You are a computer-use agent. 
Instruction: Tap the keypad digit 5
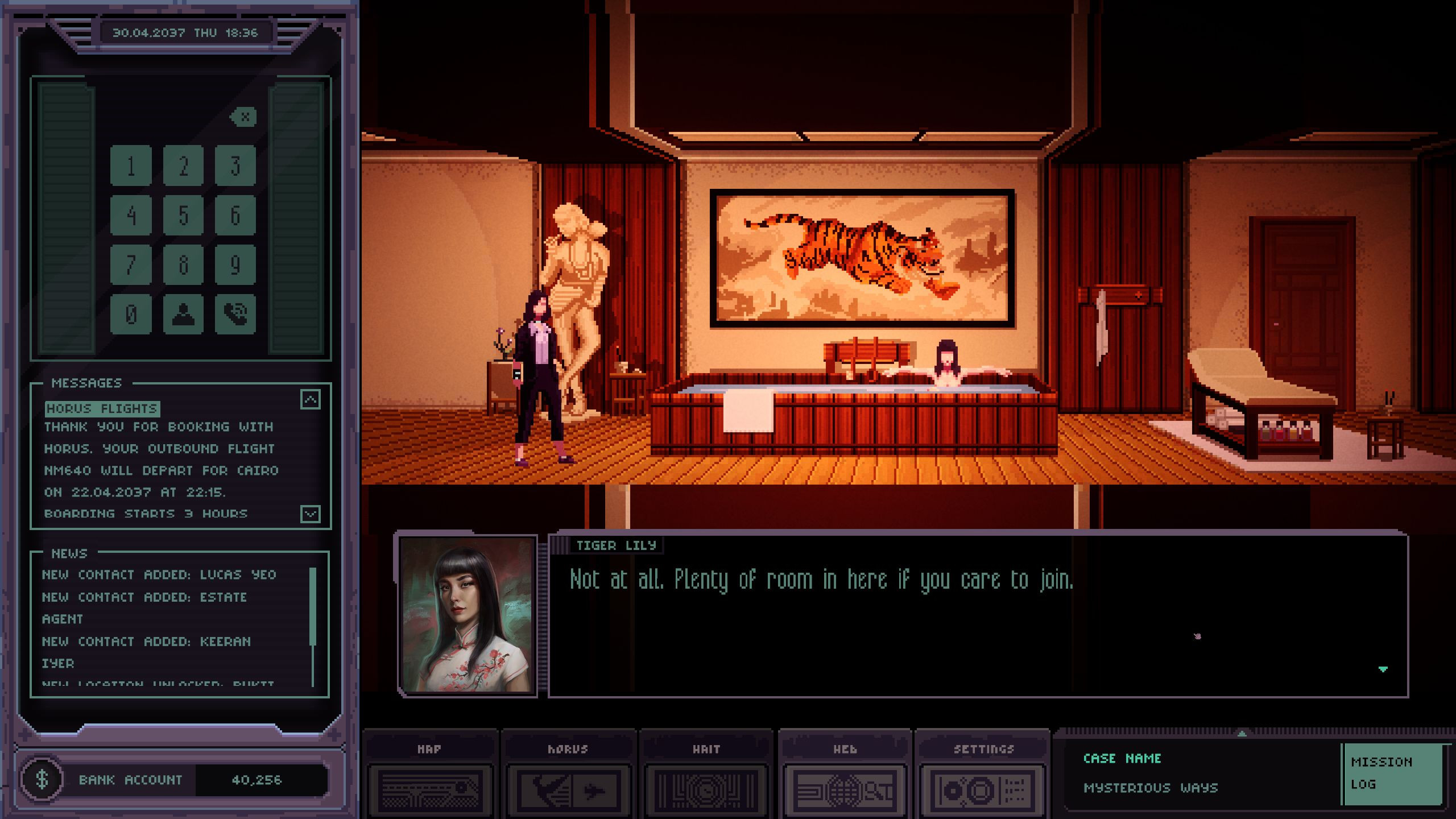tap(183, 215)
